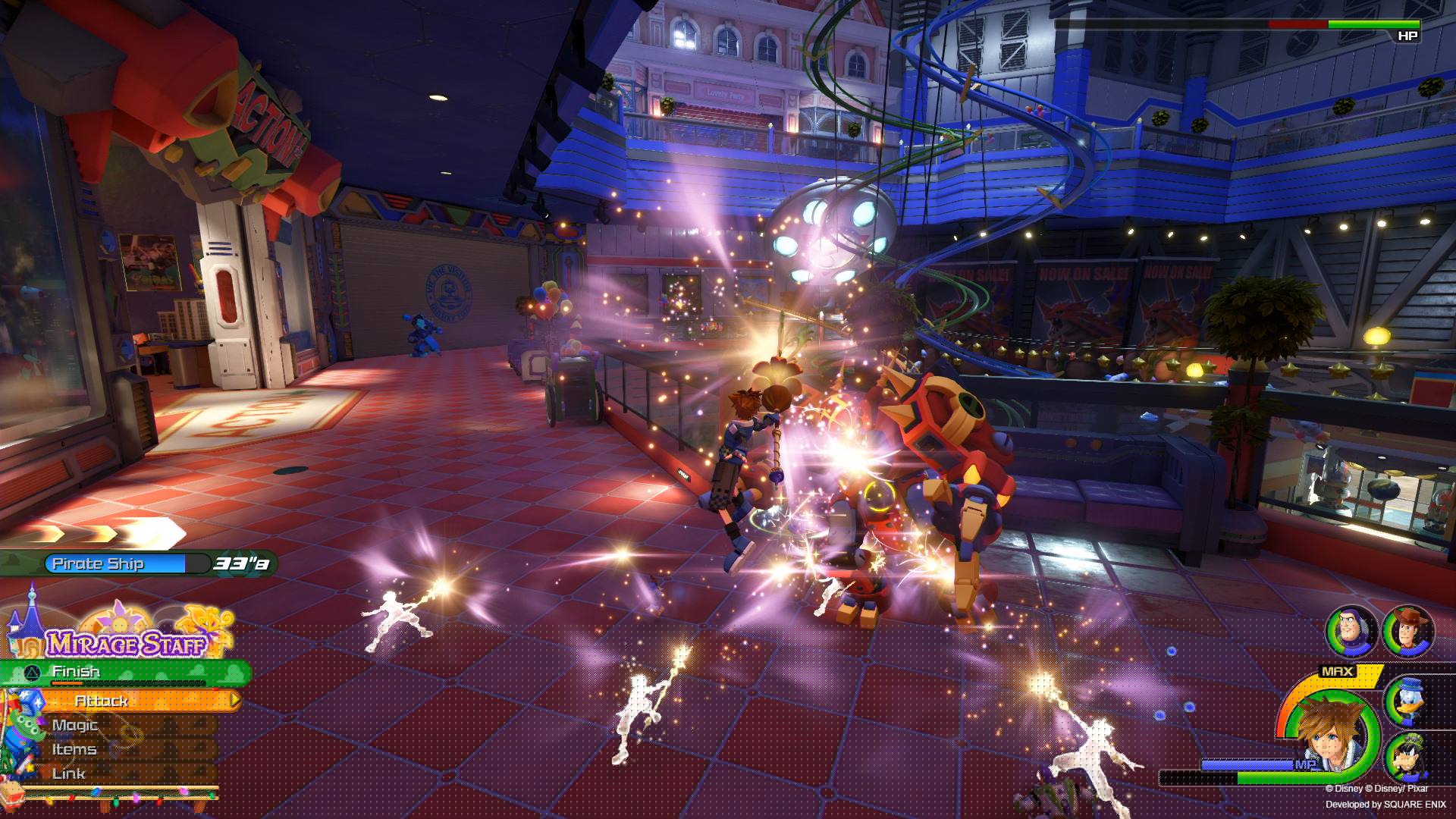Screen dimensions: 1456x819
Task: Open the Magic command menu
Action: [74, 725]
